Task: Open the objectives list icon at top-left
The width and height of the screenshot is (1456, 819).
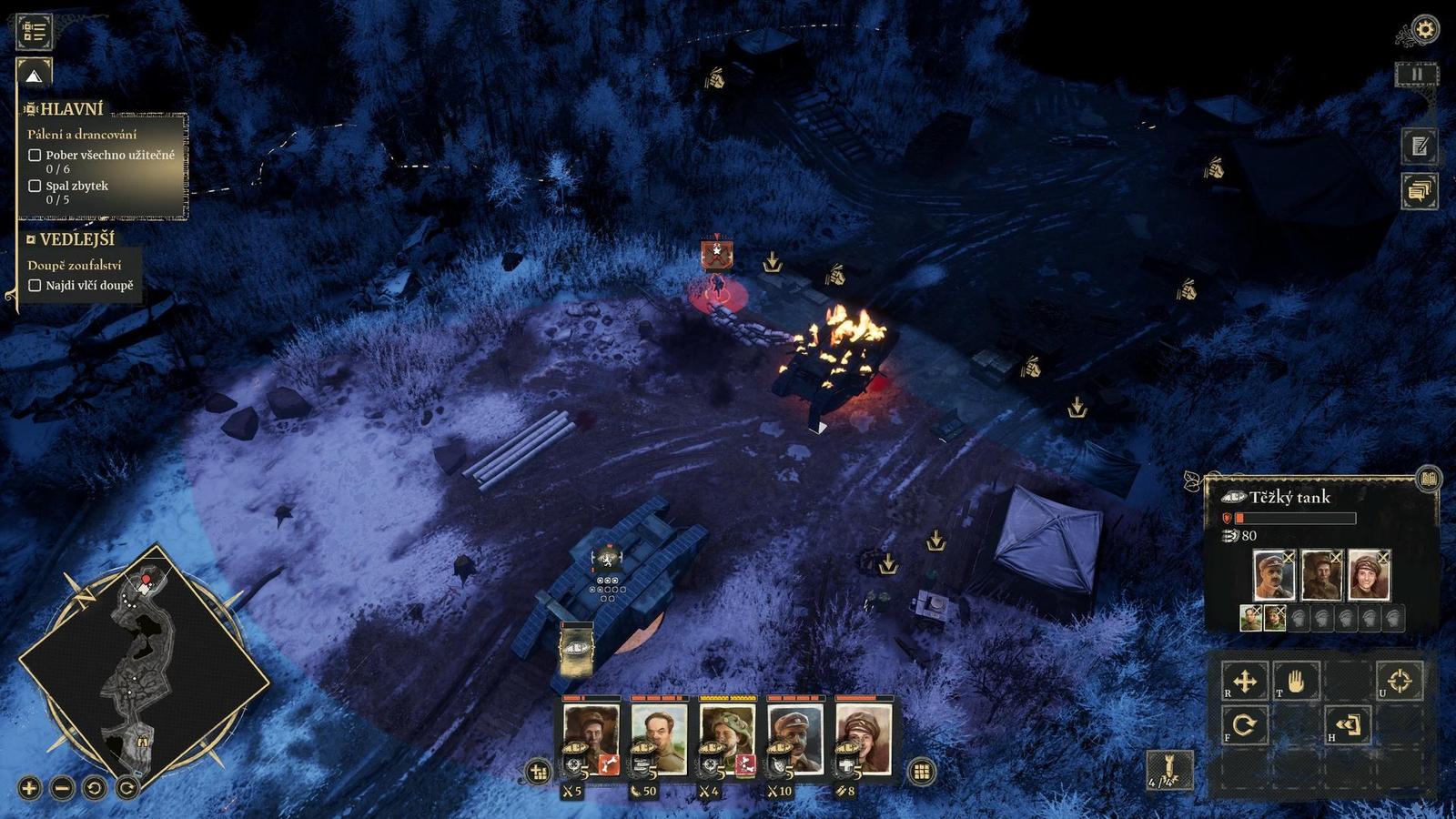Action: 35,31
